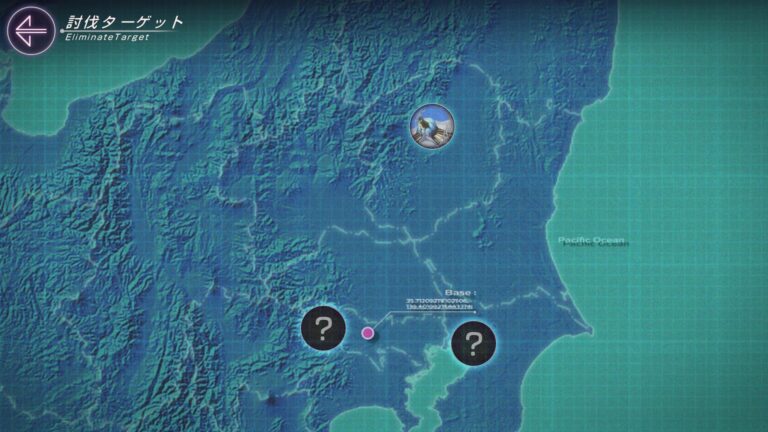Click the pink Base marker dot
This screenshot has width=768, height=432.
[x=368, y=333]
